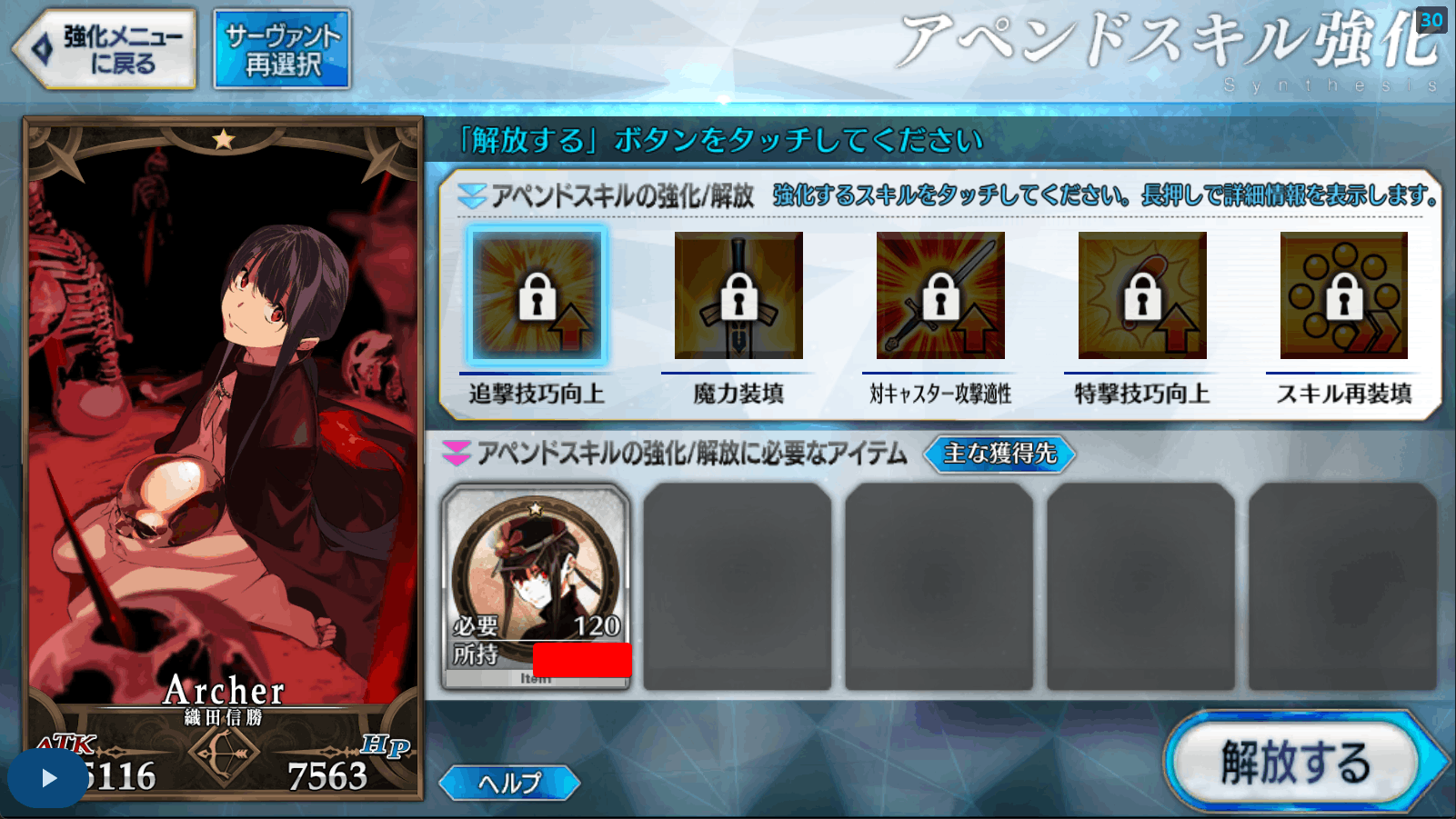Click the 強化メニューに戻る button
The width and height of the screenshot is (1456, 819).
coord(103,47)
